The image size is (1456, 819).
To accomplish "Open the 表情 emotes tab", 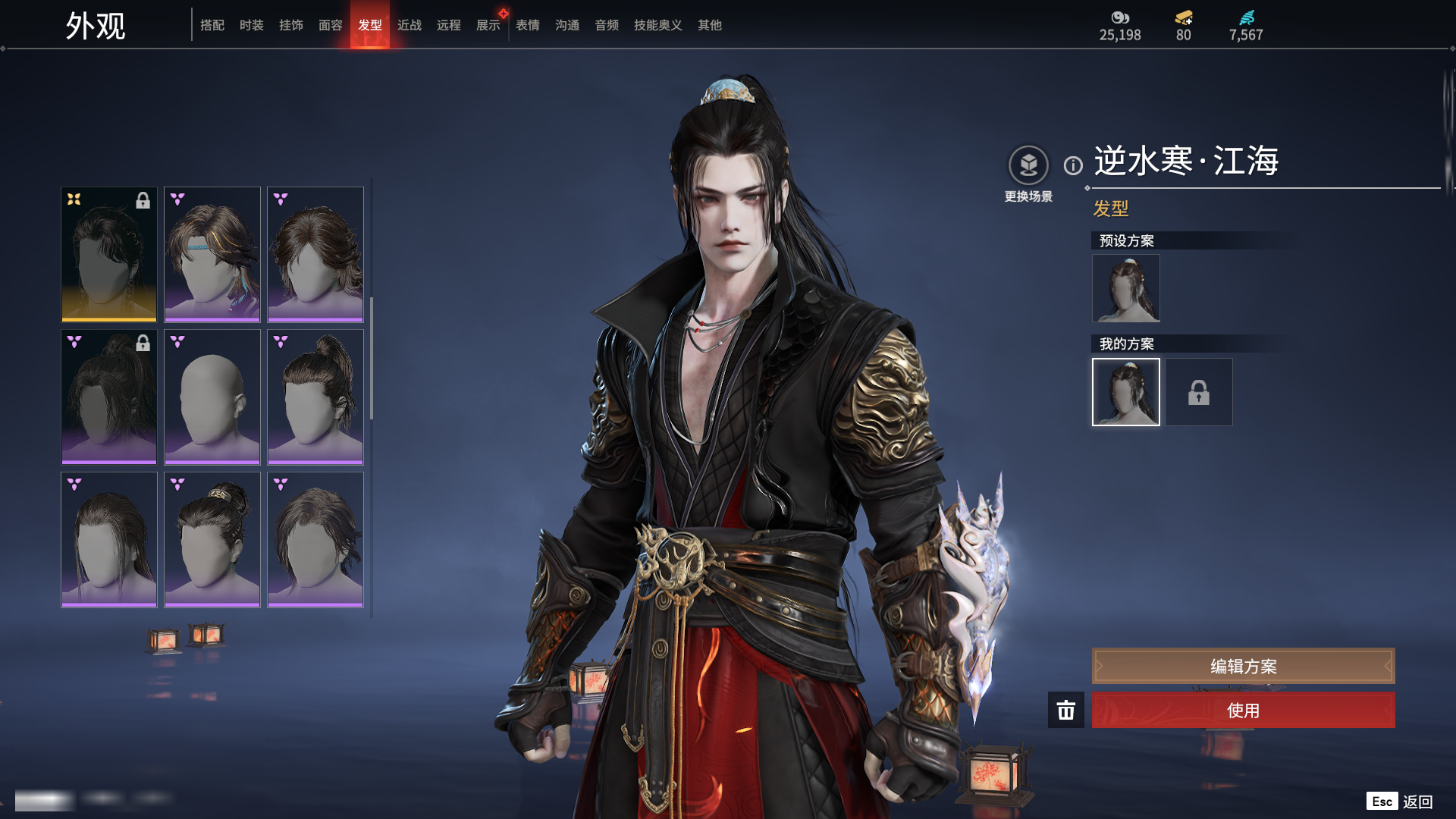I will point(528,25).
